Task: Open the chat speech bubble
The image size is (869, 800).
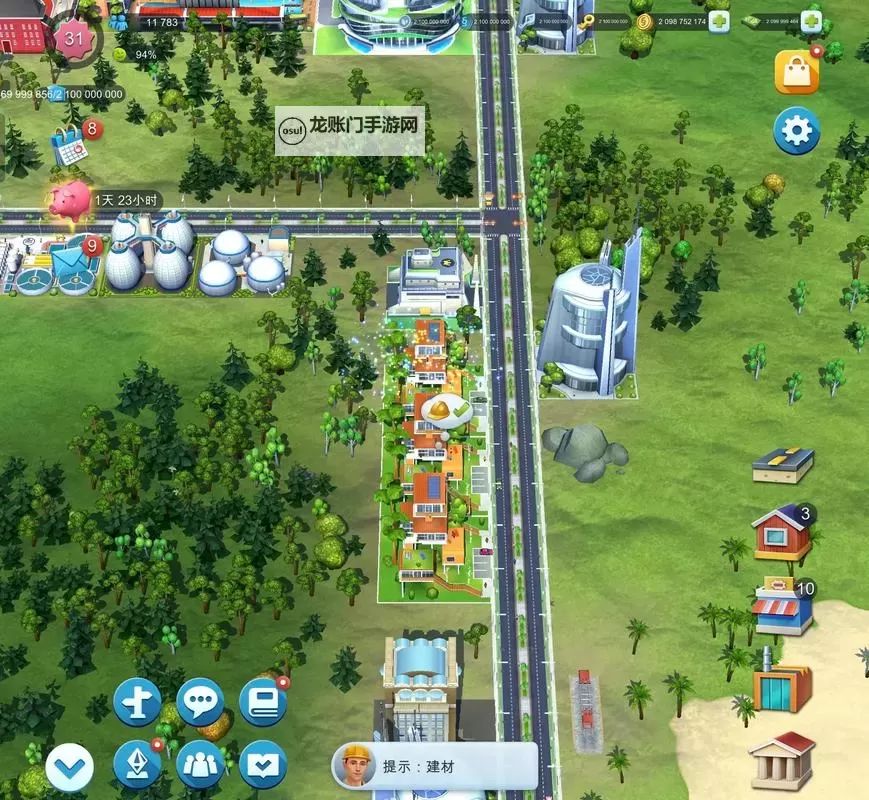Action: [200, 702]
